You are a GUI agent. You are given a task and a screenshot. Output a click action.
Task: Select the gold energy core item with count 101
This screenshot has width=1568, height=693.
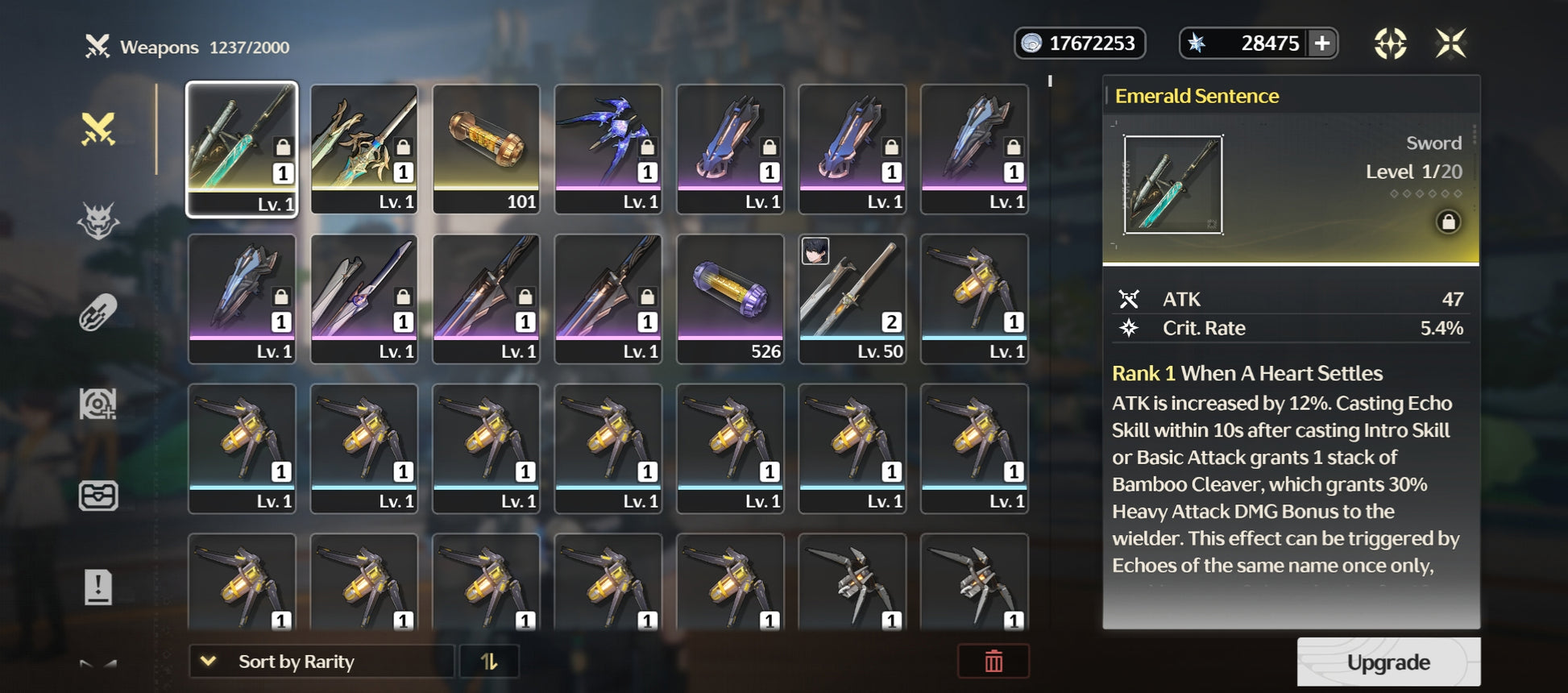coord(486,148)
